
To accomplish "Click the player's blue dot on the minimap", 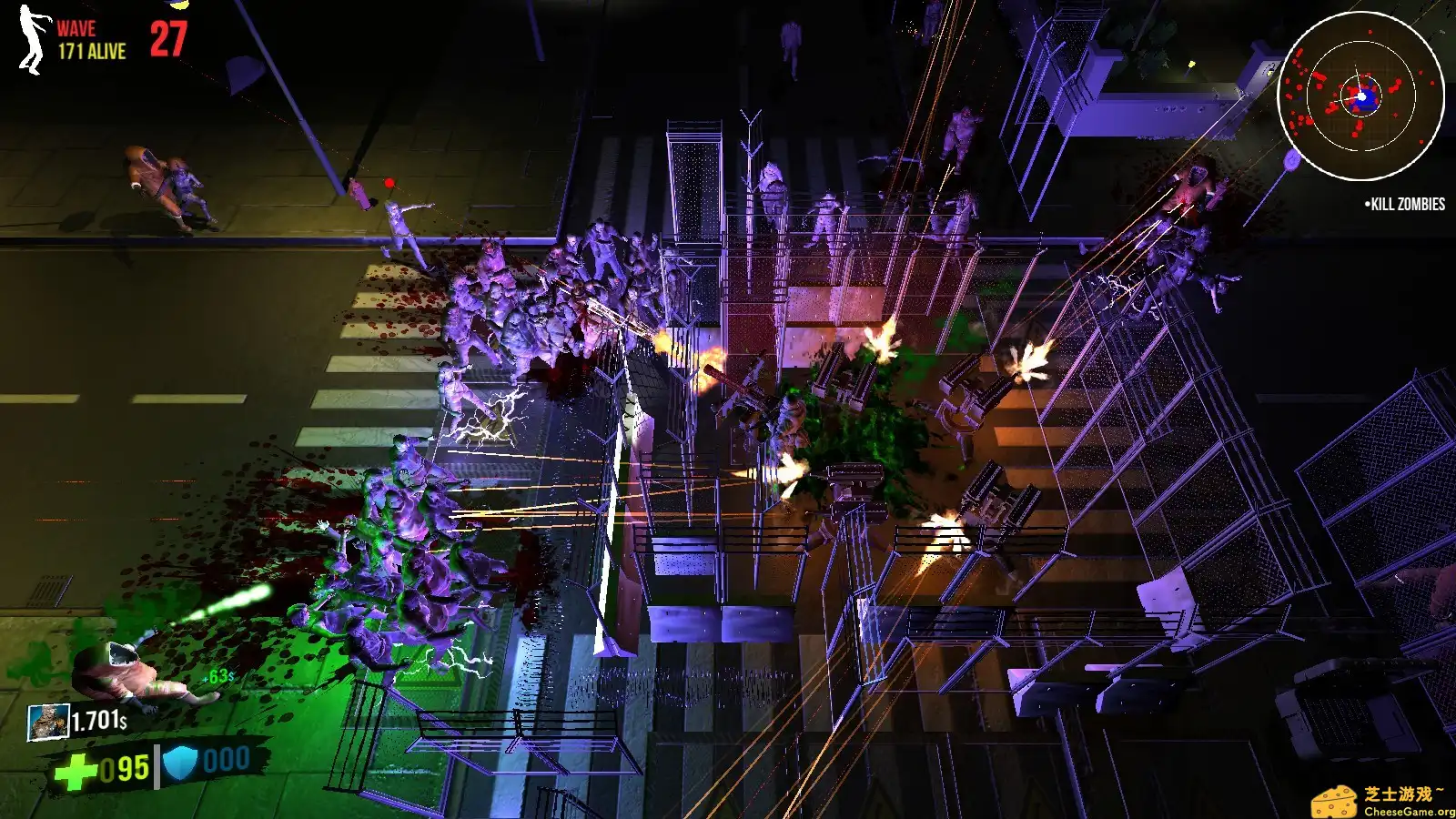I will [1360, 95].
